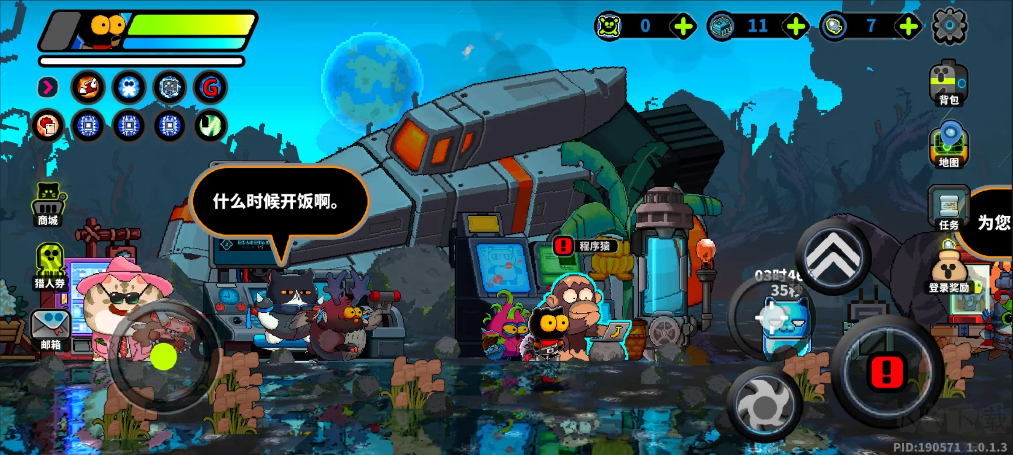Open the backpack (背包)
This screenshot has height=455, width=1013.
click(x=948, y=81)
